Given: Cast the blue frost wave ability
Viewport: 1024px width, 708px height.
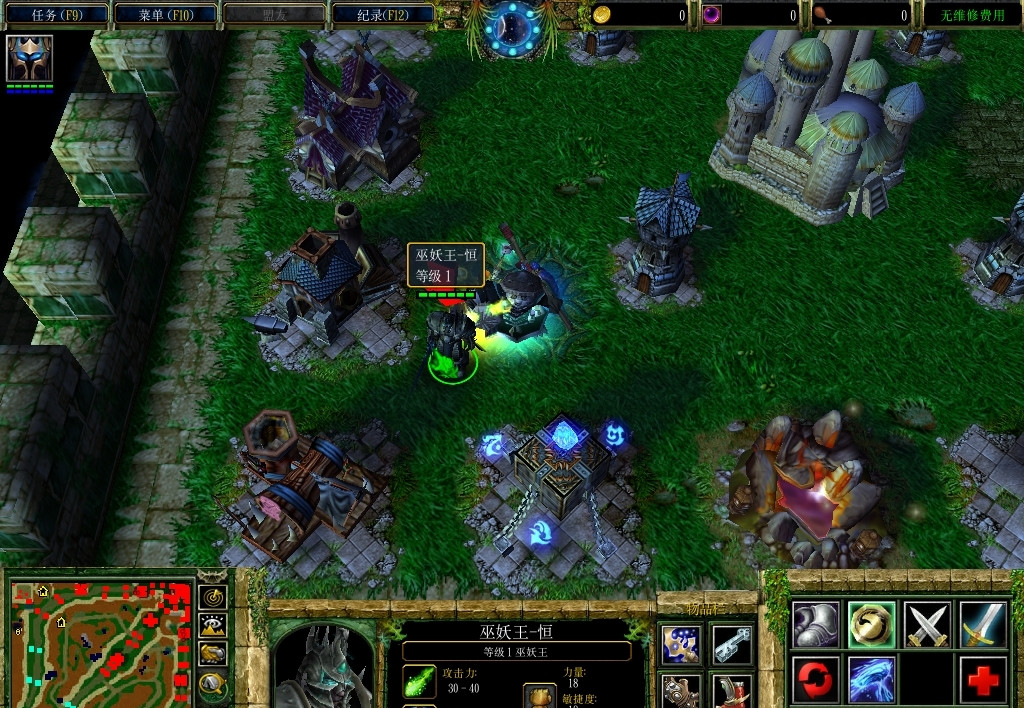Looking at the screenshot, I should pos(871,680).
